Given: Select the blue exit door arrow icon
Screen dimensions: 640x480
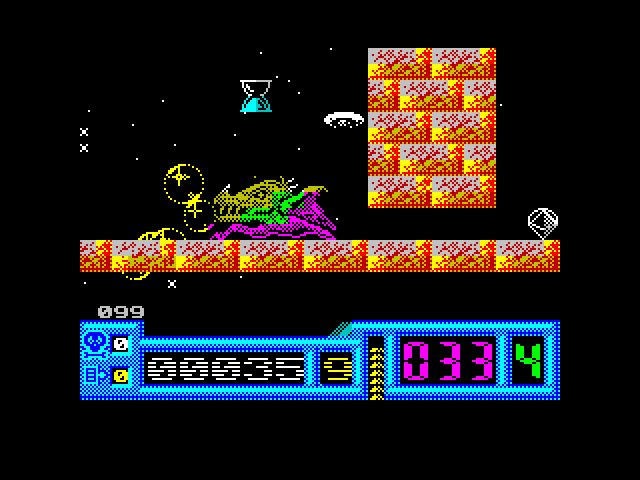Looking at the screenshot, I should tap(95, 376).
